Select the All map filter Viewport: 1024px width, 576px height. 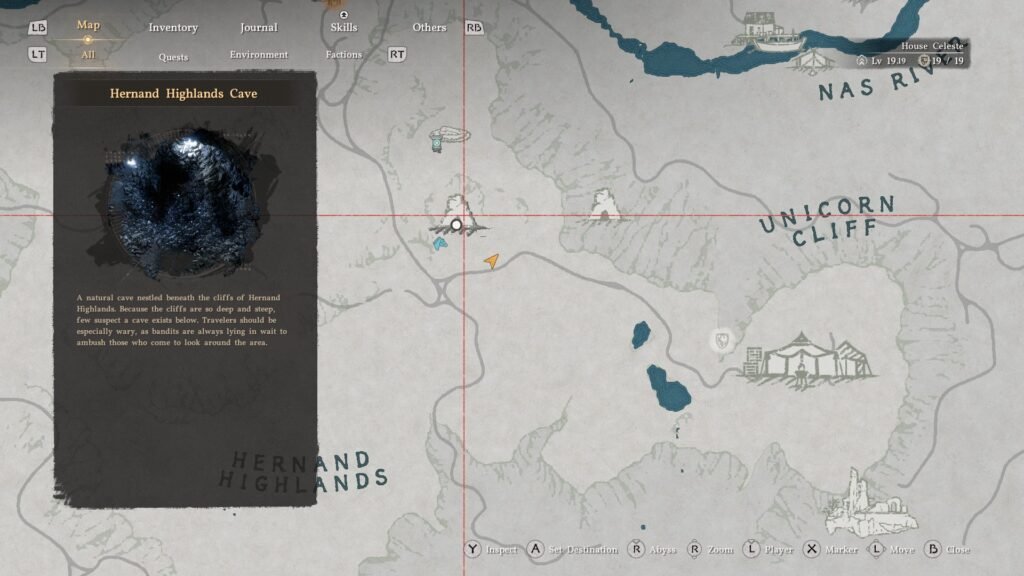pyautogui.click(x=88, y=55)
